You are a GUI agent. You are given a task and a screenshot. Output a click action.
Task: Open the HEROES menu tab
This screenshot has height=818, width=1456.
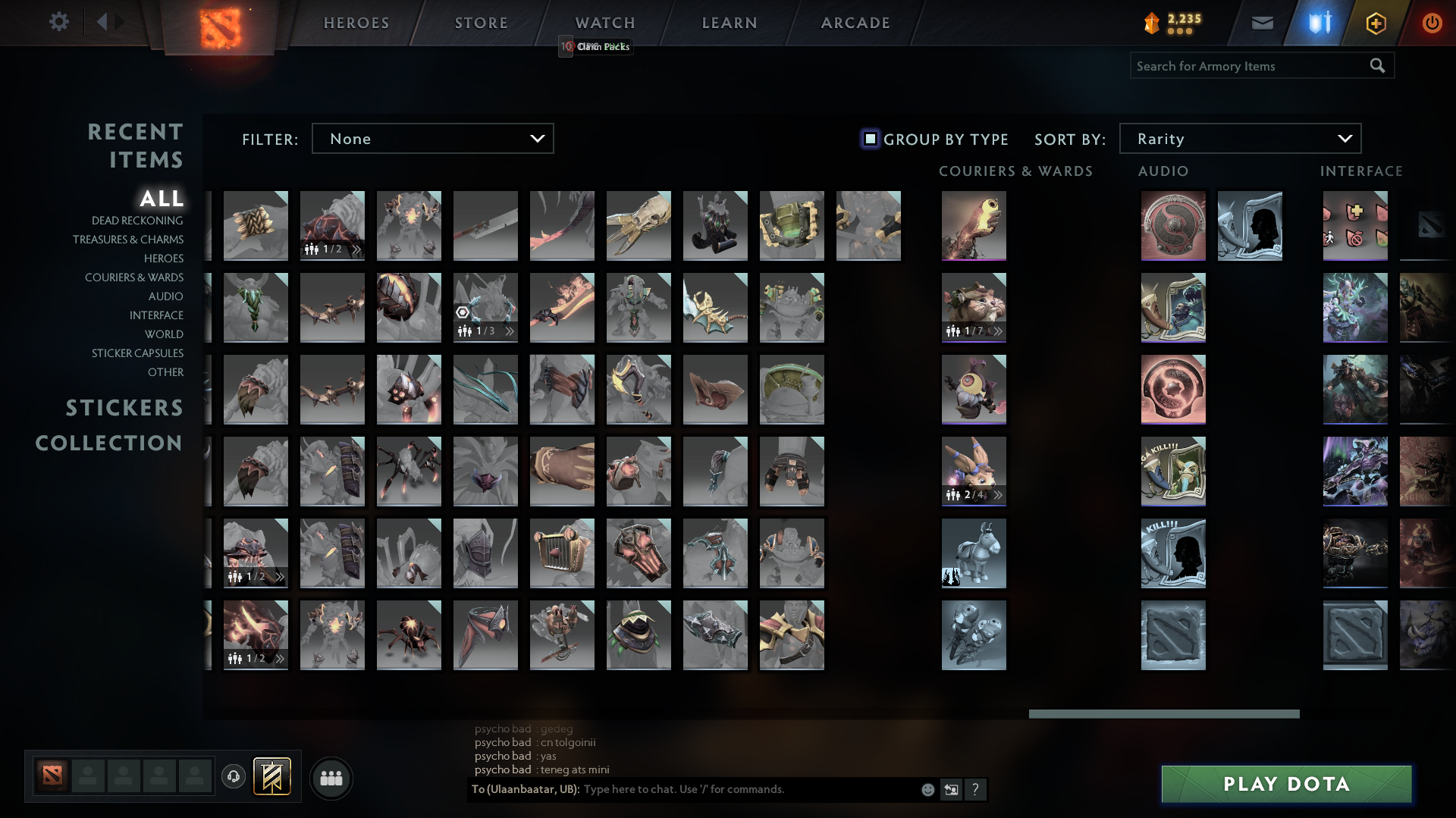tap(356, 22)
